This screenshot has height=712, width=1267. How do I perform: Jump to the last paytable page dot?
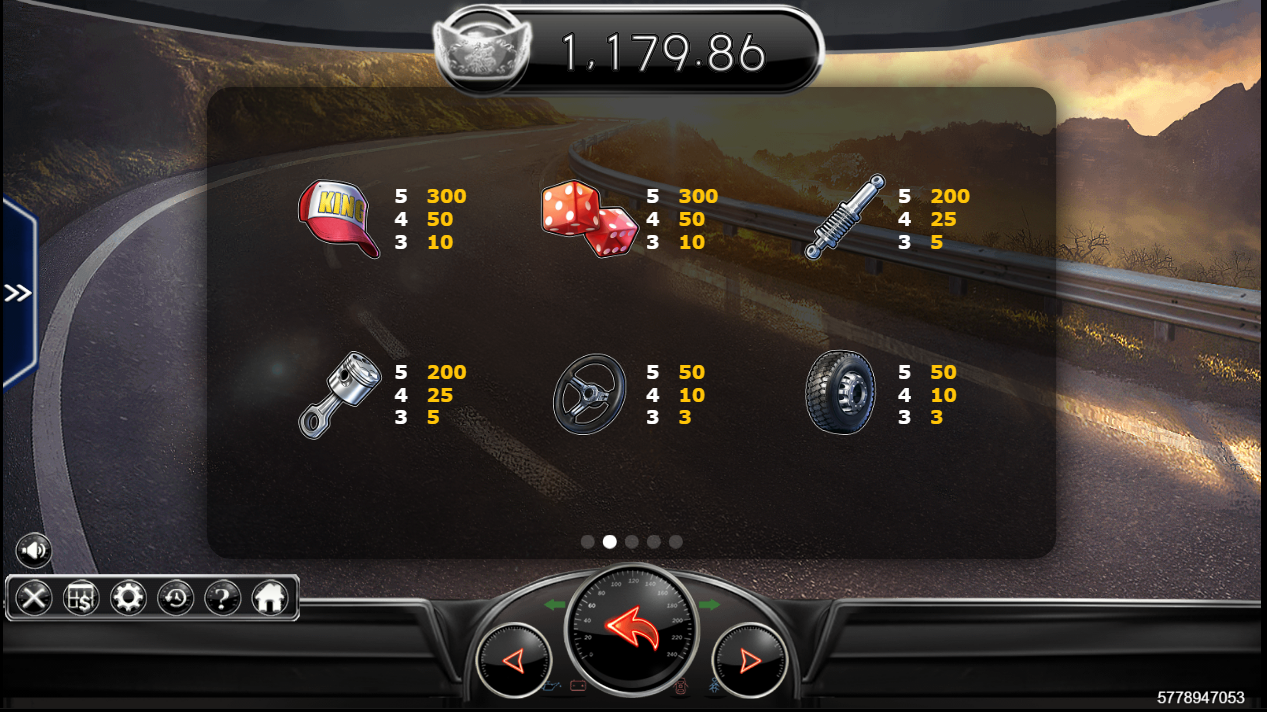click(x=676, y=542)
